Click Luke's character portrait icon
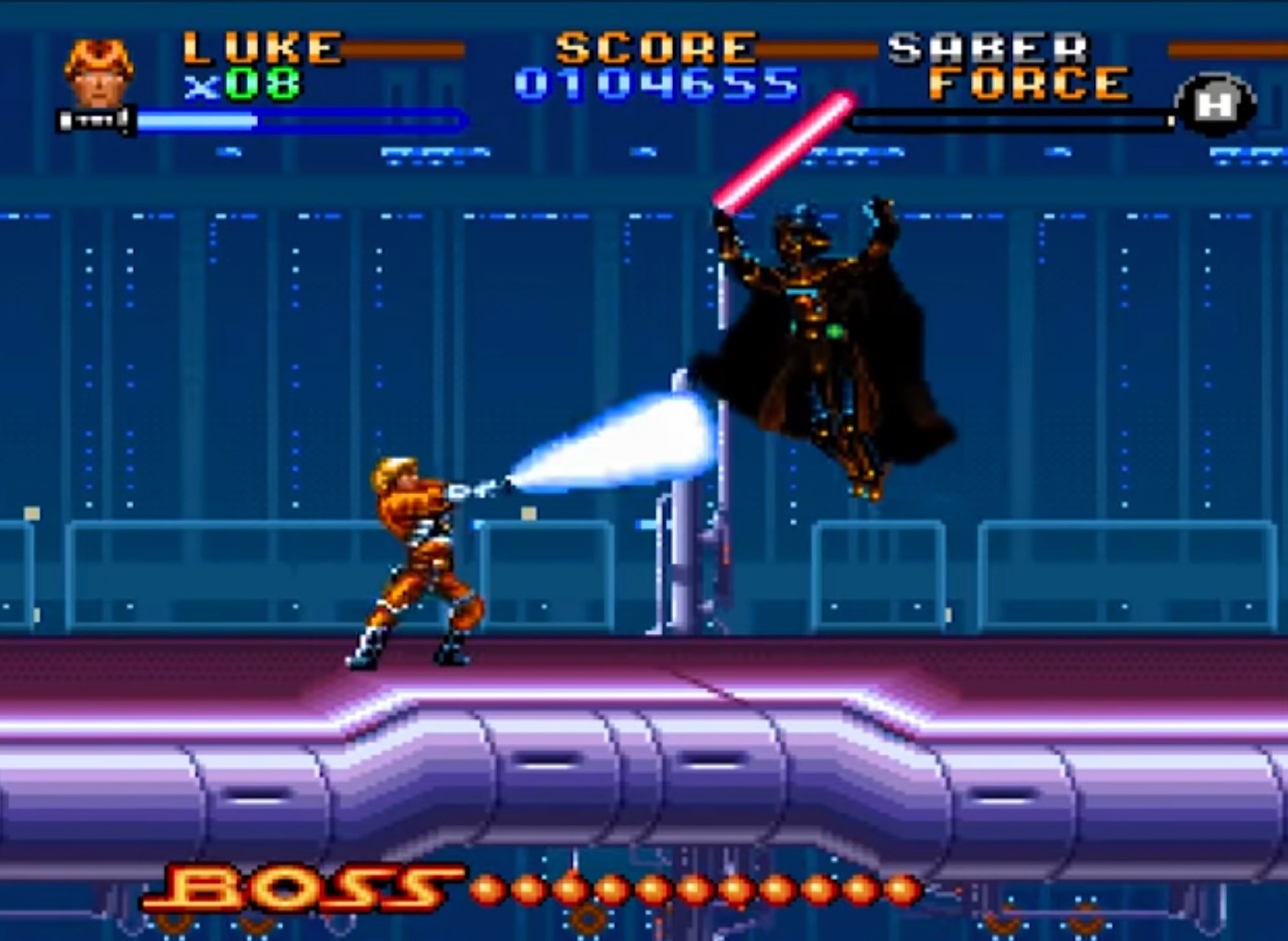Viewport: 1288px width, 941px height. coord(98,73)
